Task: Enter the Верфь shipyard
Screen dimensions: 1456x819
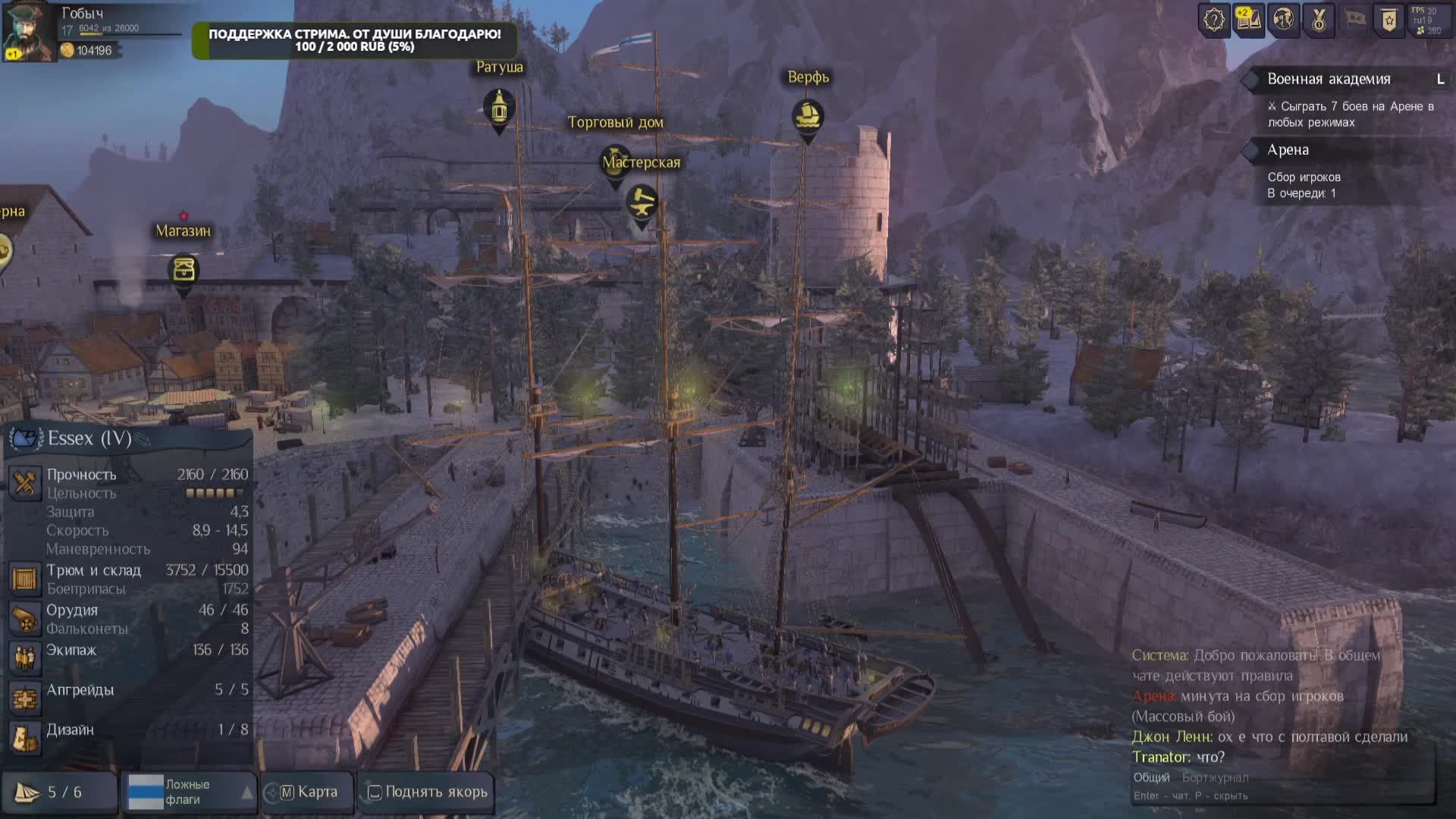Action: [808, 116]
